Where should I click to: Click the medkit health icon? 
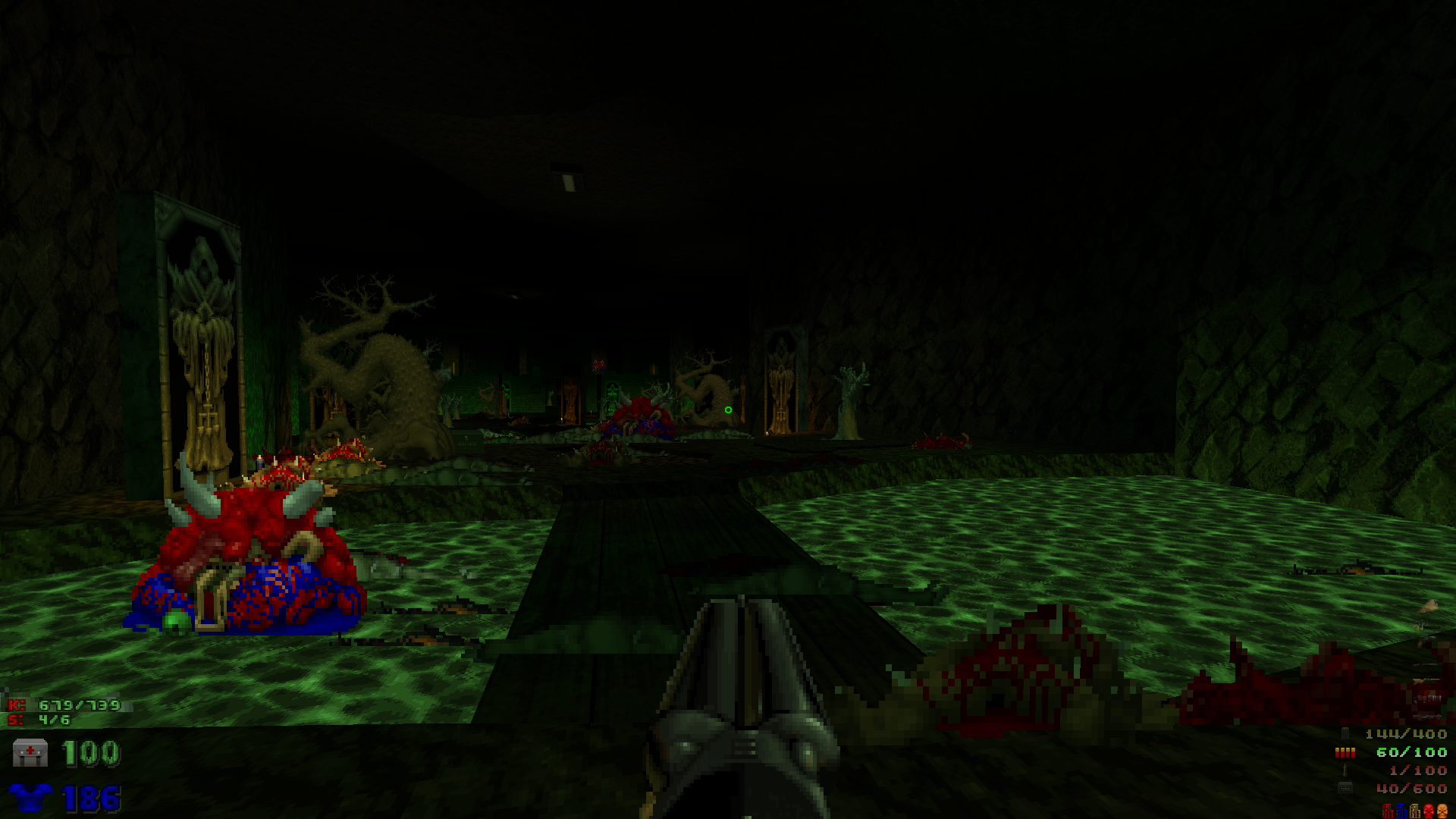point(30,753)
